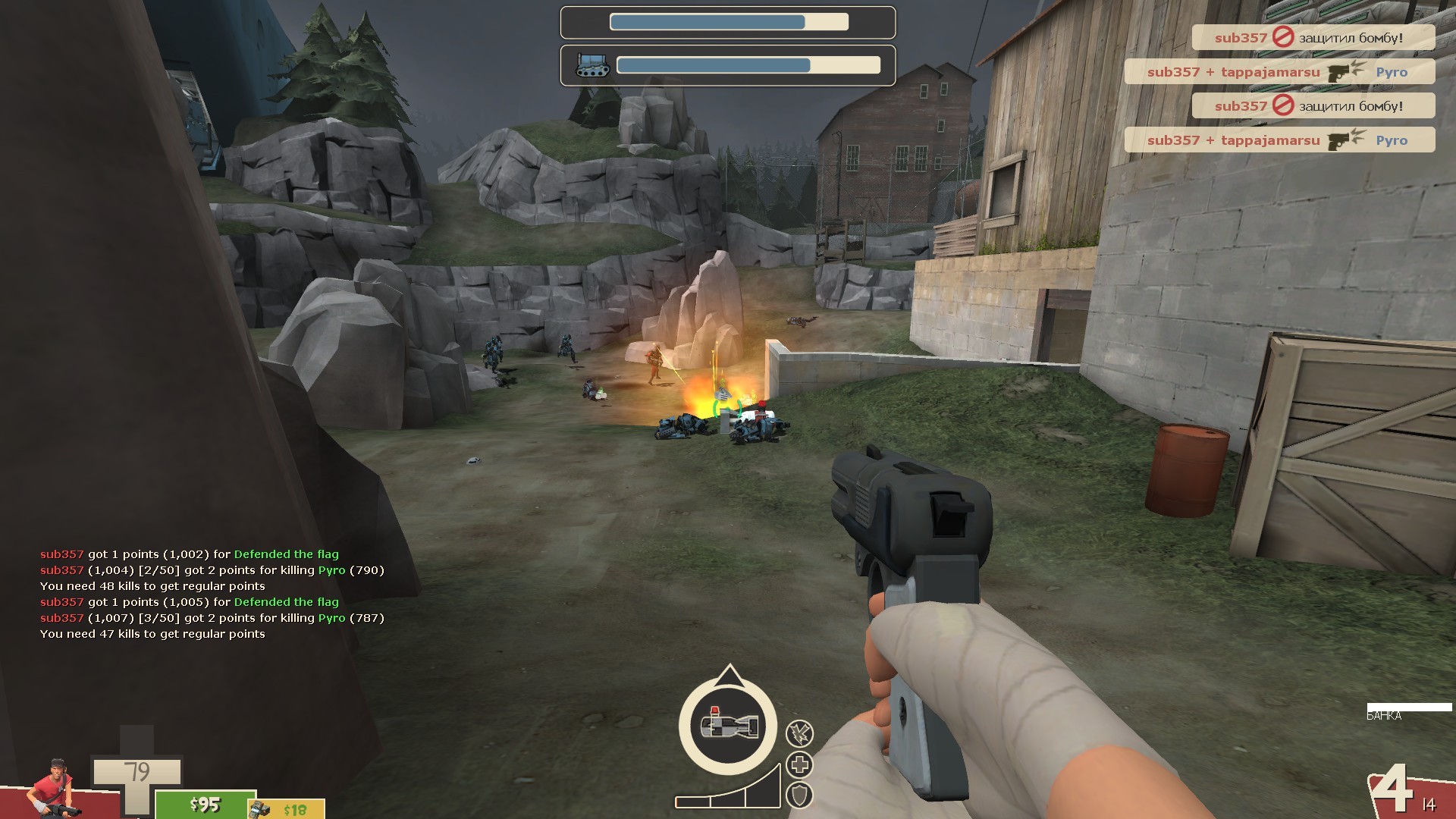Viewport: 1456px width, 819px height.
Task: Toggle the shield buff indicator
Action: (x=799, y=795)
